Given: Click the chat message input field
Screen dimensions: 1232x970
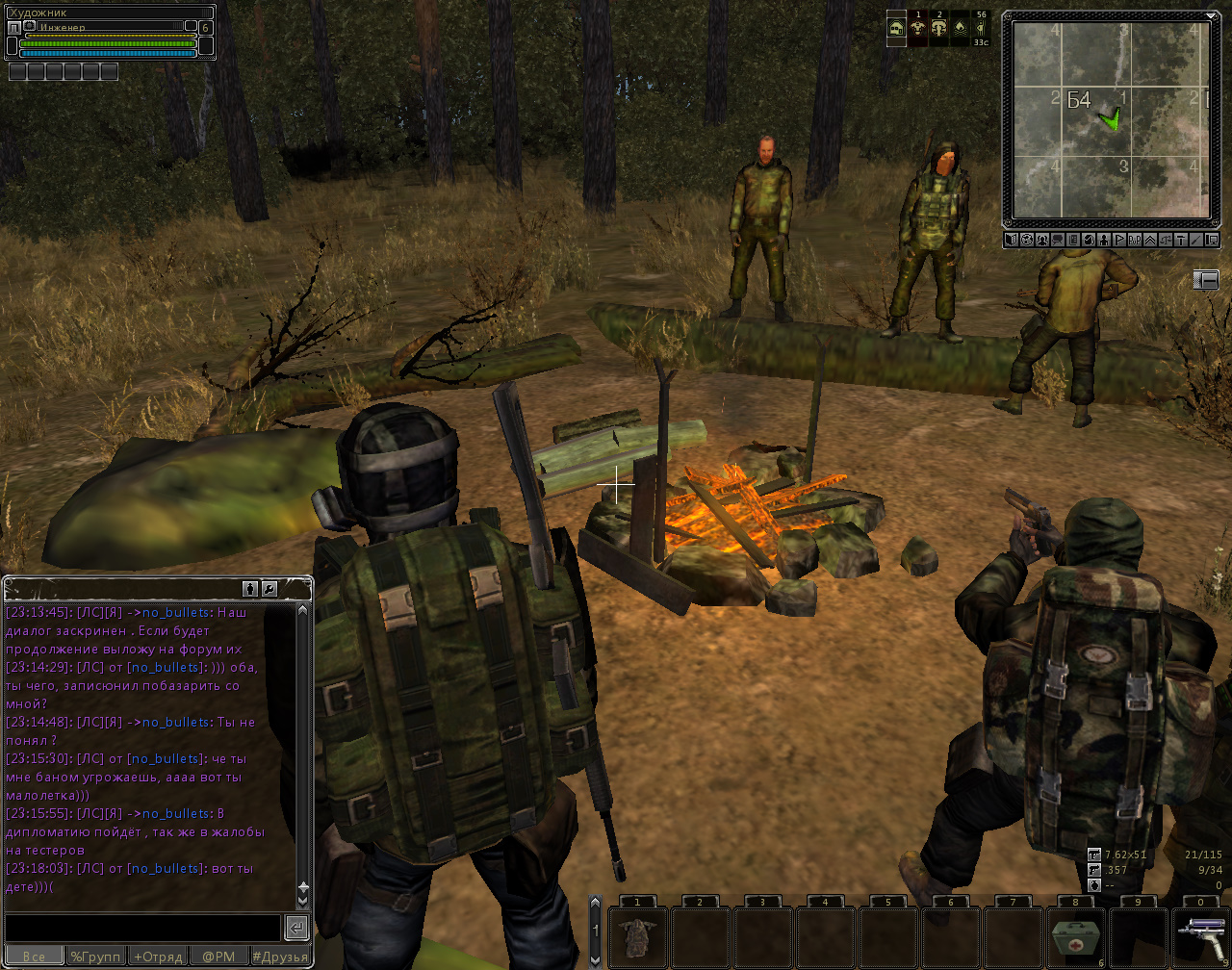Looking at the screenshot, I should pyautogui.click(x=142, y=928).
